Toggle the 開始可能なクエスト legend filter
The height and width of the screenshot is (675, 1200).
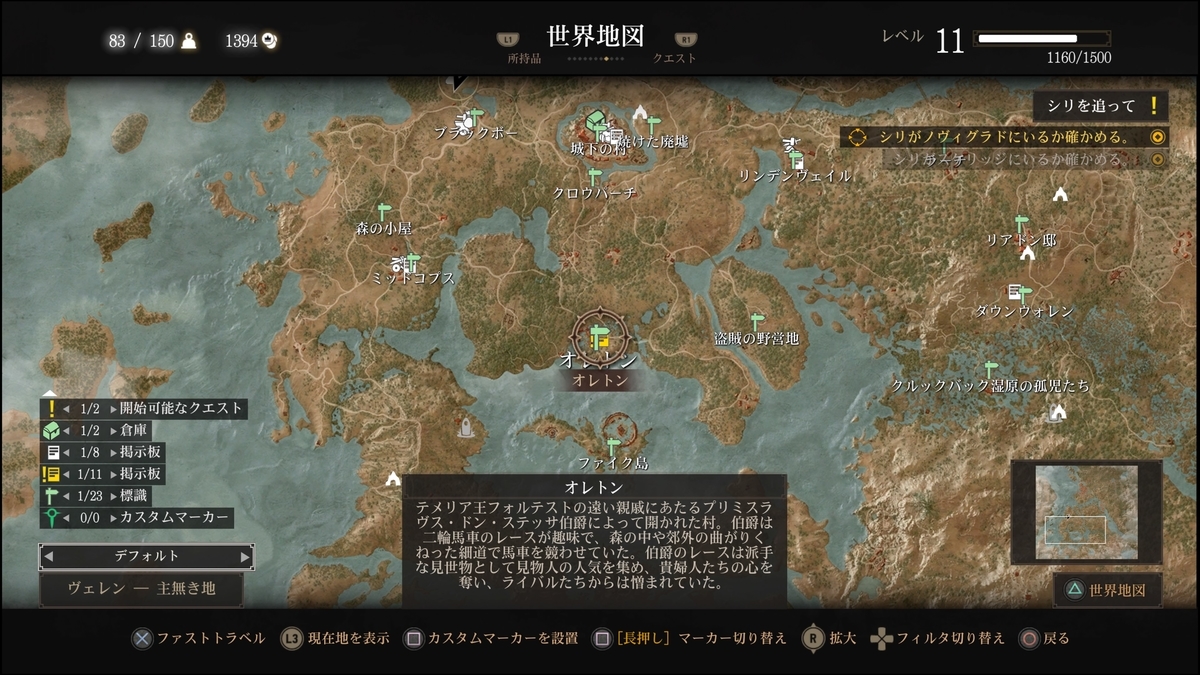click(144, 408)
